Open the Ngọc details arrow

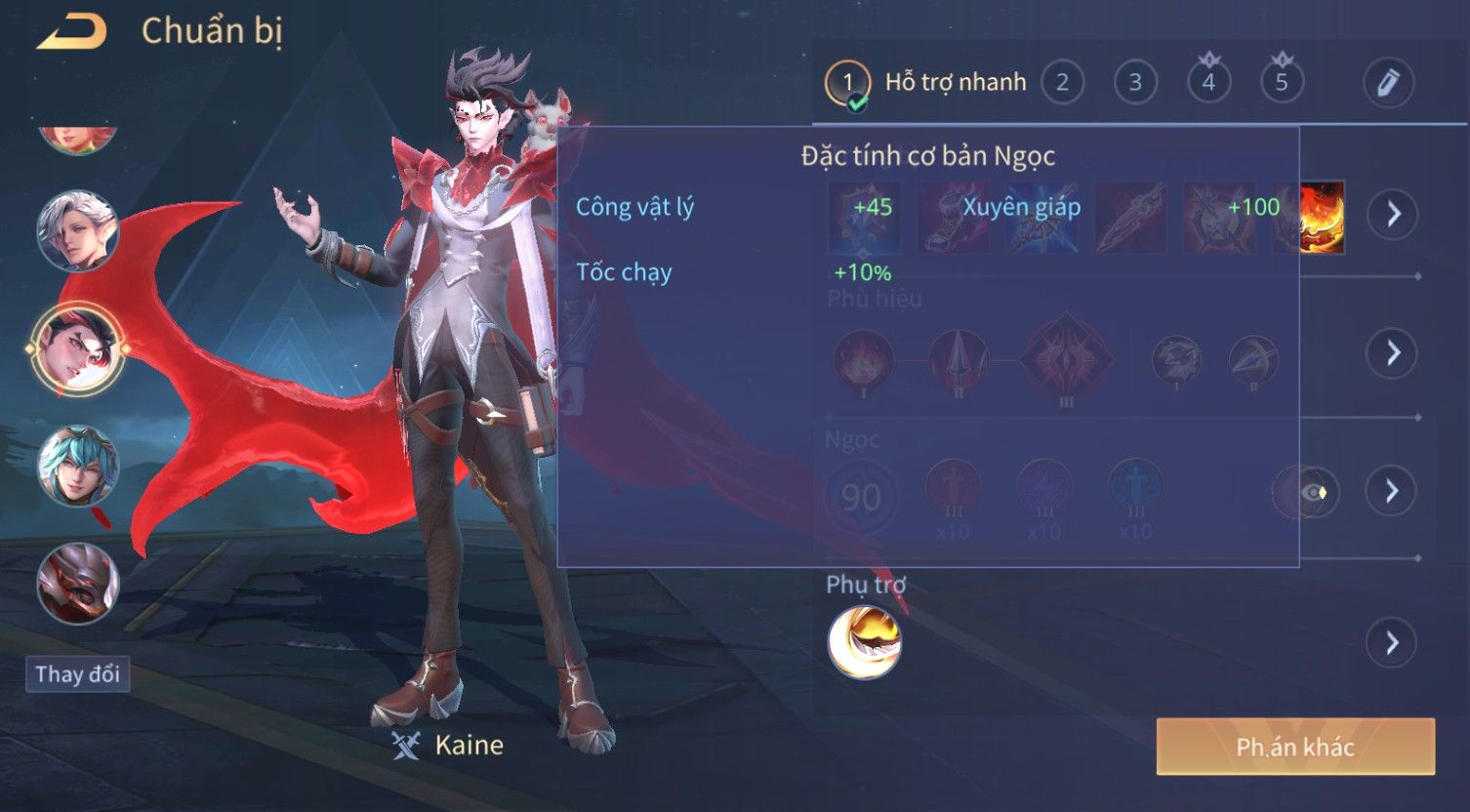coord(1393,491)
